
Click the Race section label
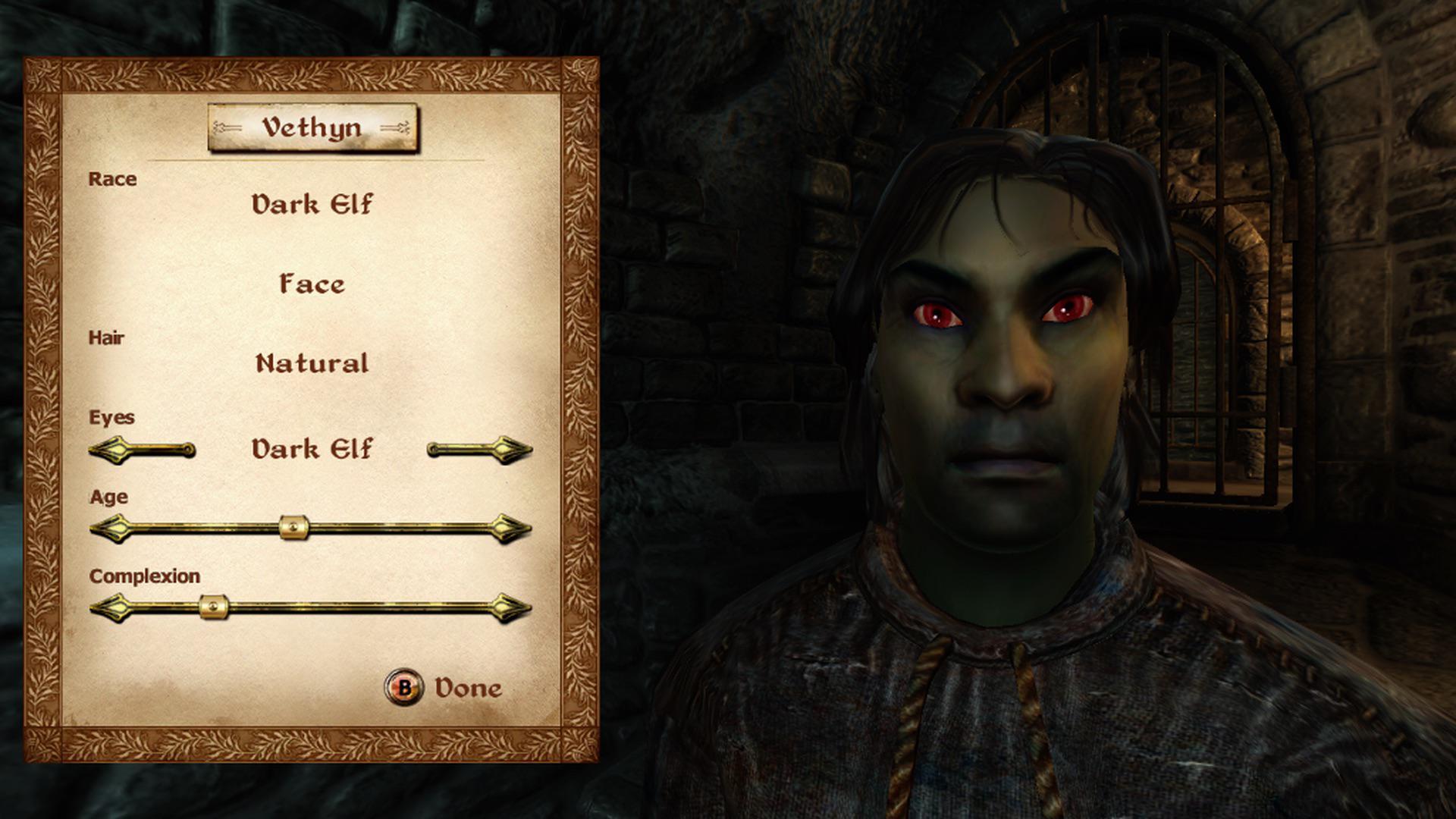114,180
